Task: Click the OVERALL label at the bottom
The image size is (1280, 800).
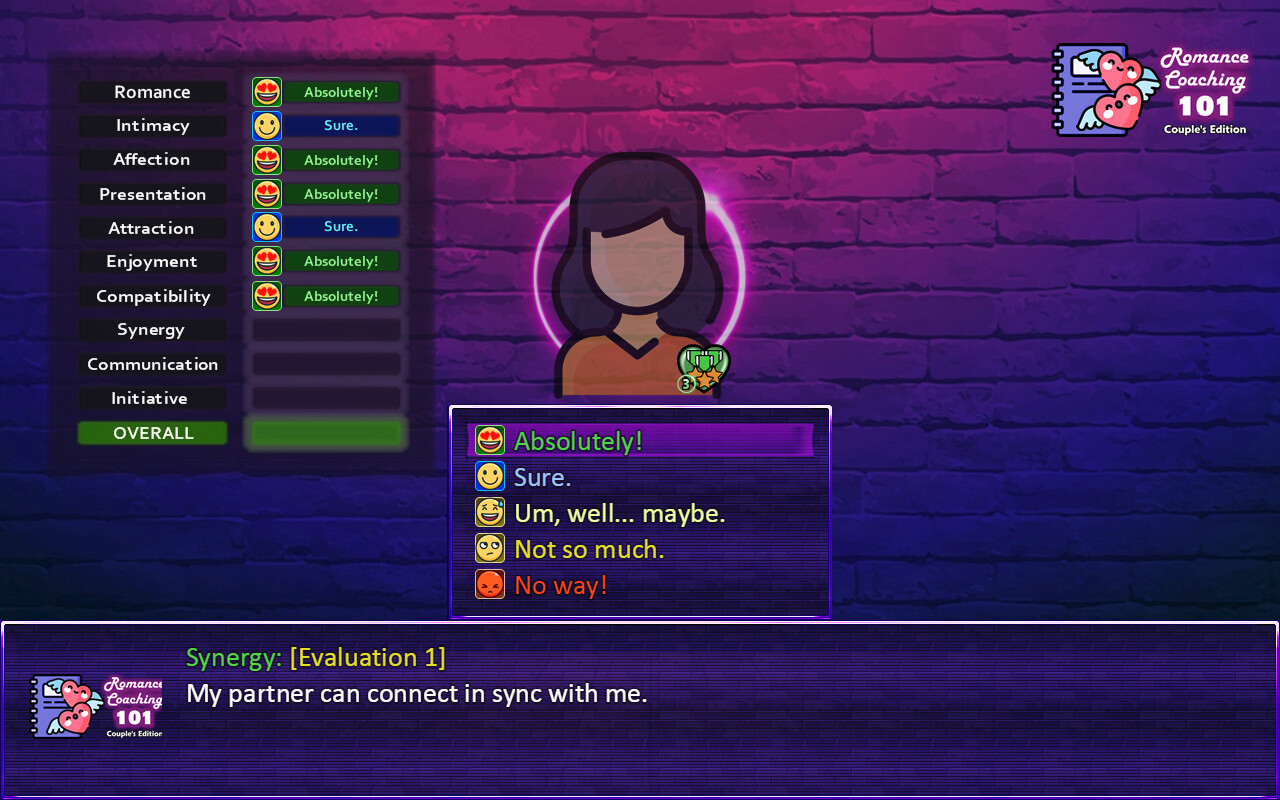Action: pos(152,433)
